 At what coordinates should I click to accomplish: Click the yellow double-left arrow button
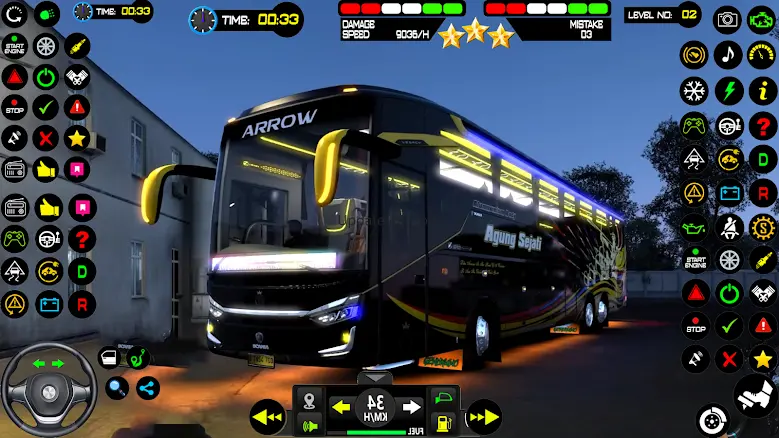pos(267,415)
